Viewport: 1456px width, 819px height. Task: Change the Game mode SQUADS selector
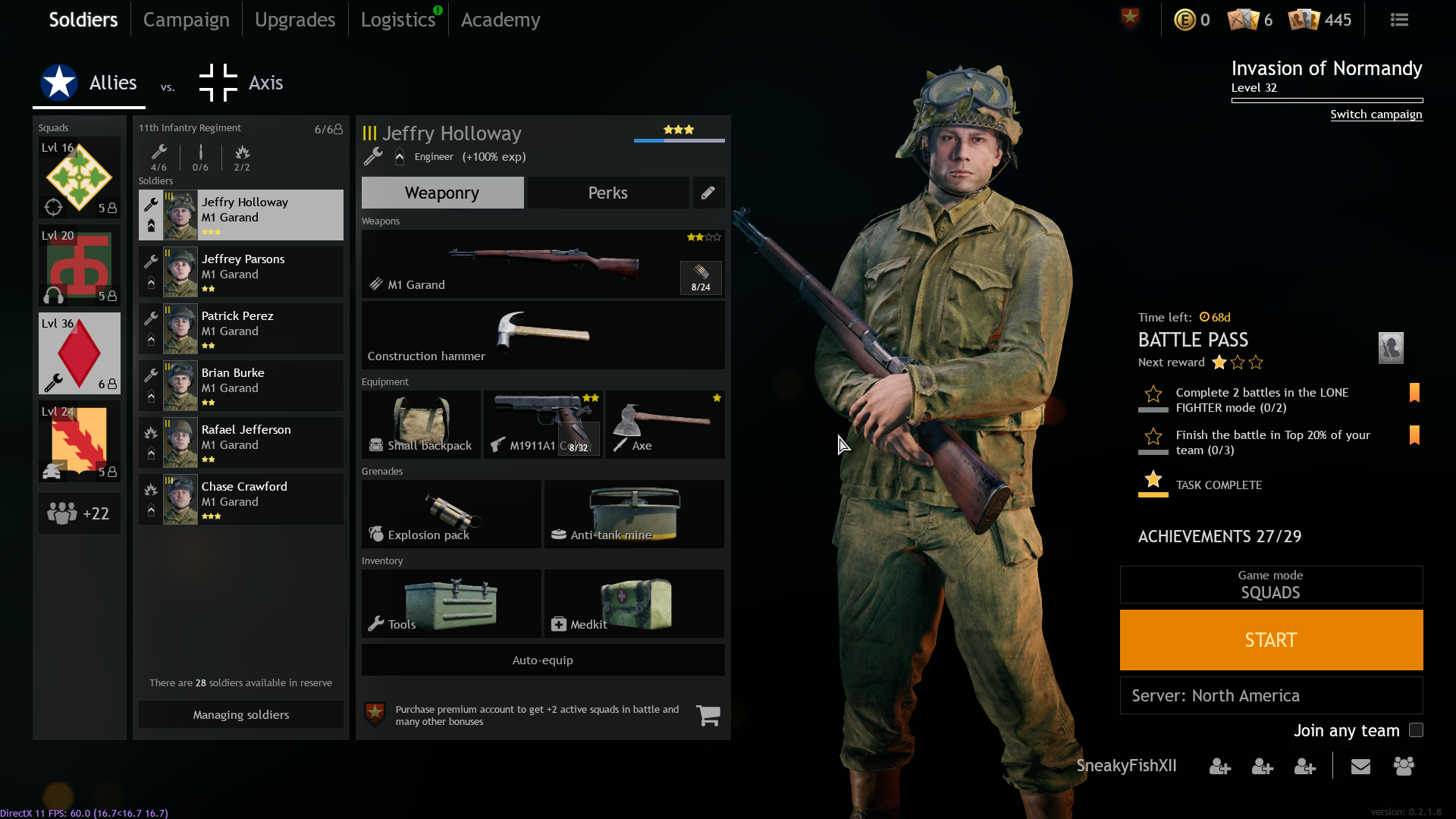click(x=1271, y=585)
